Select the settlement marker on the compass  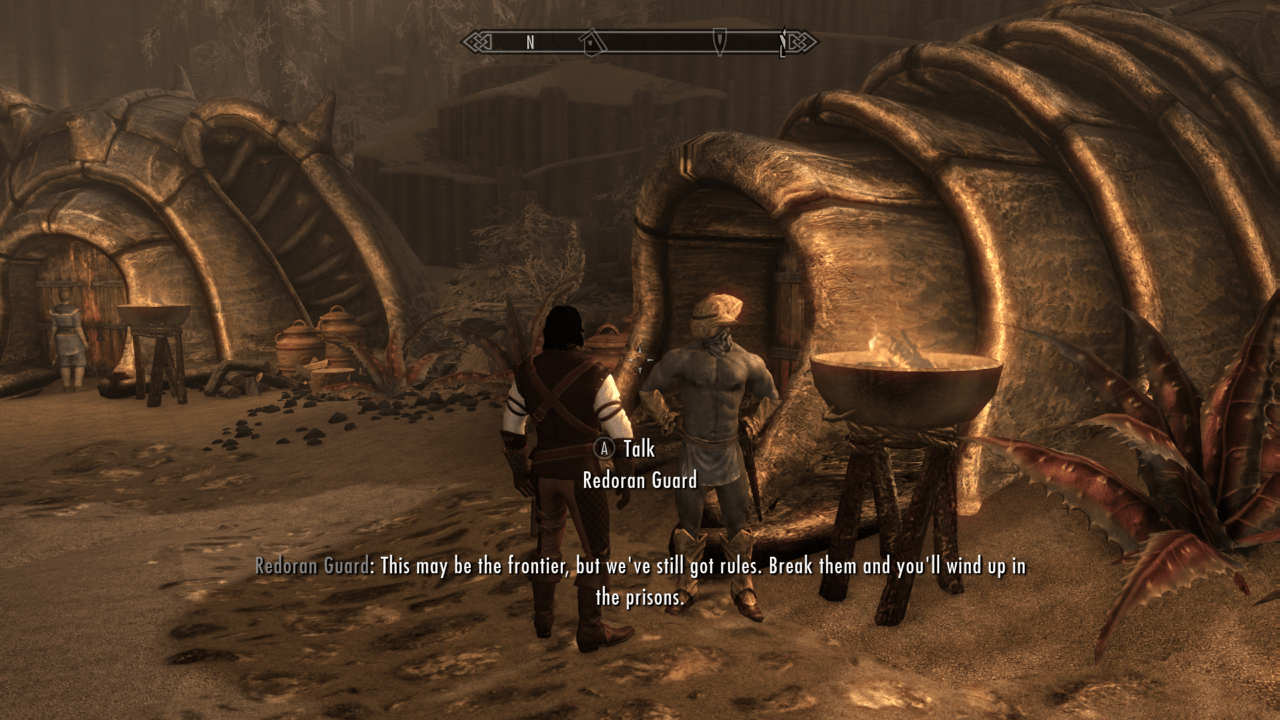click(x=591, y=41)
